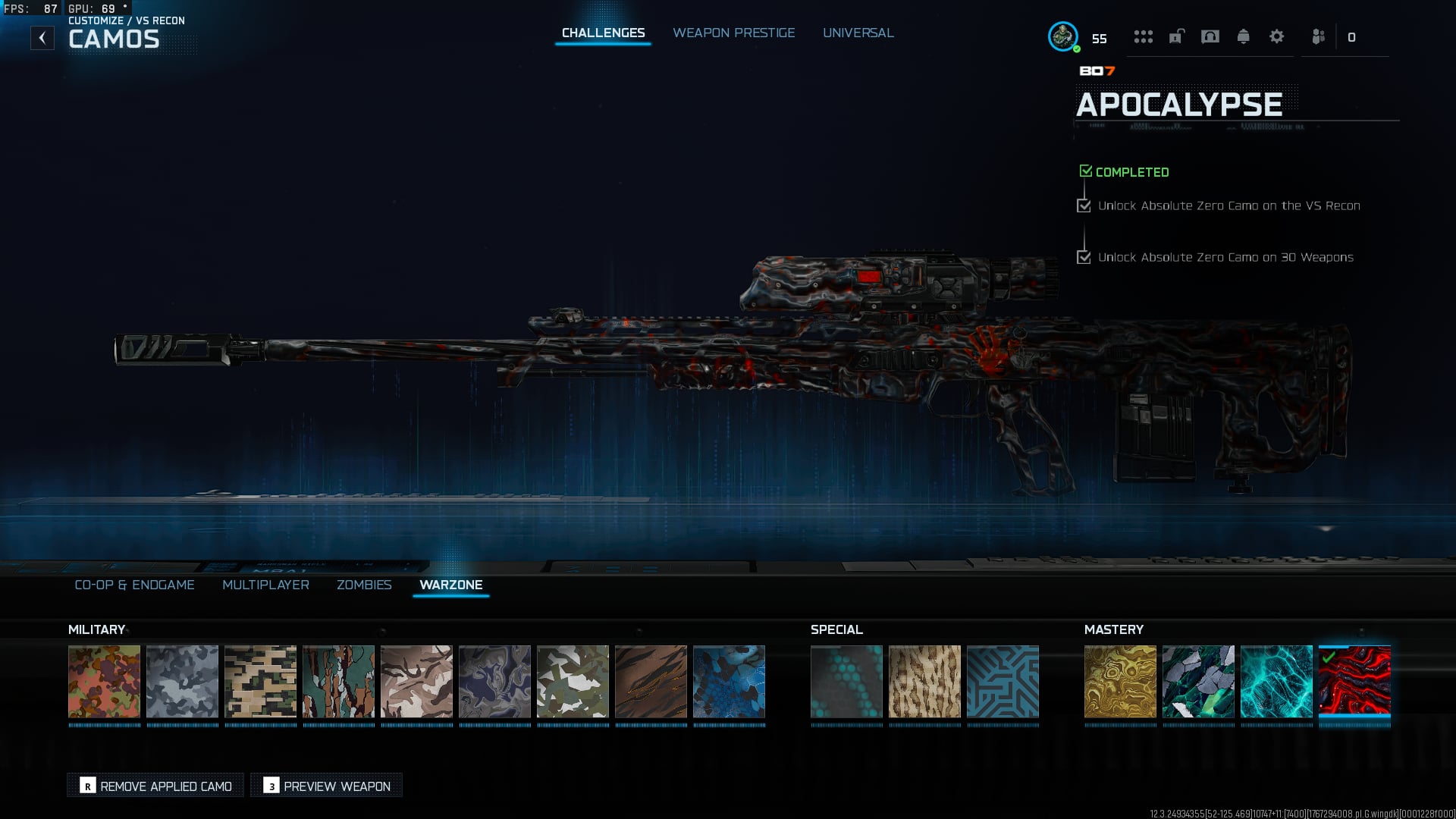Click Remove Applied Camo button
1456x819 pixels.
click(x=155, y=786)
